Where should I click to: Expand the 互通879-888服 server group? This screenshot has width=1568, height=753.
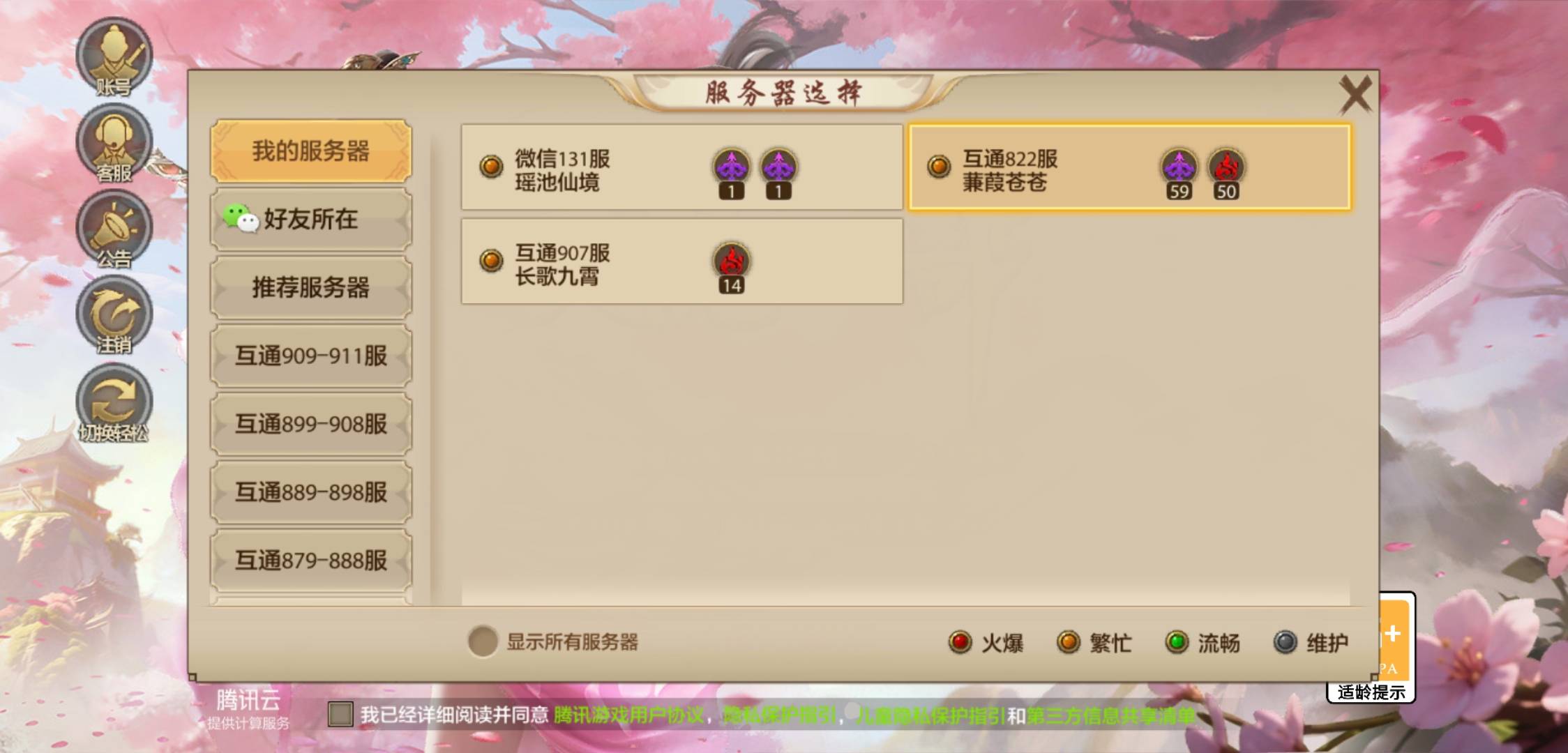click(312, 560)
